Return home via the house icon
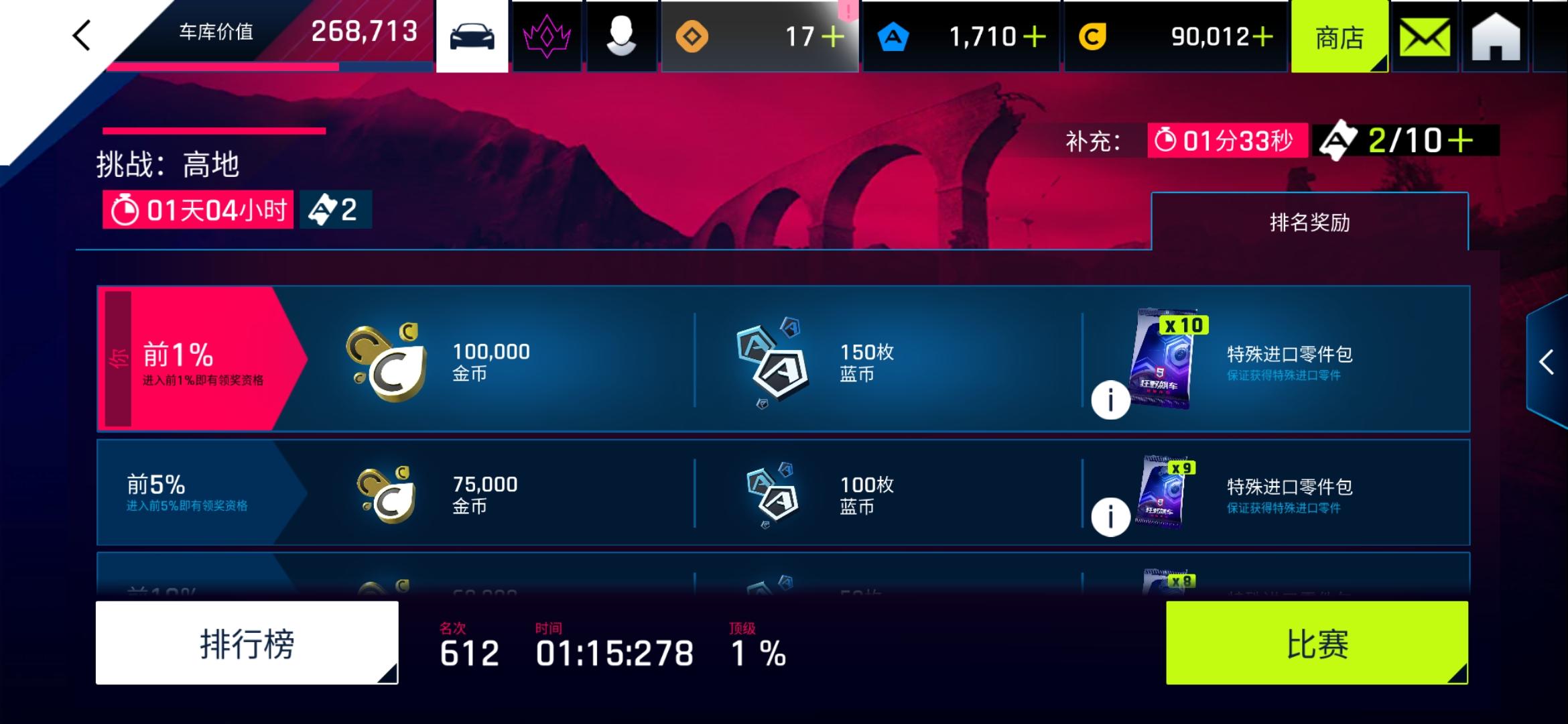This screenshot has width=1568, height=724. click(1497, 36)
